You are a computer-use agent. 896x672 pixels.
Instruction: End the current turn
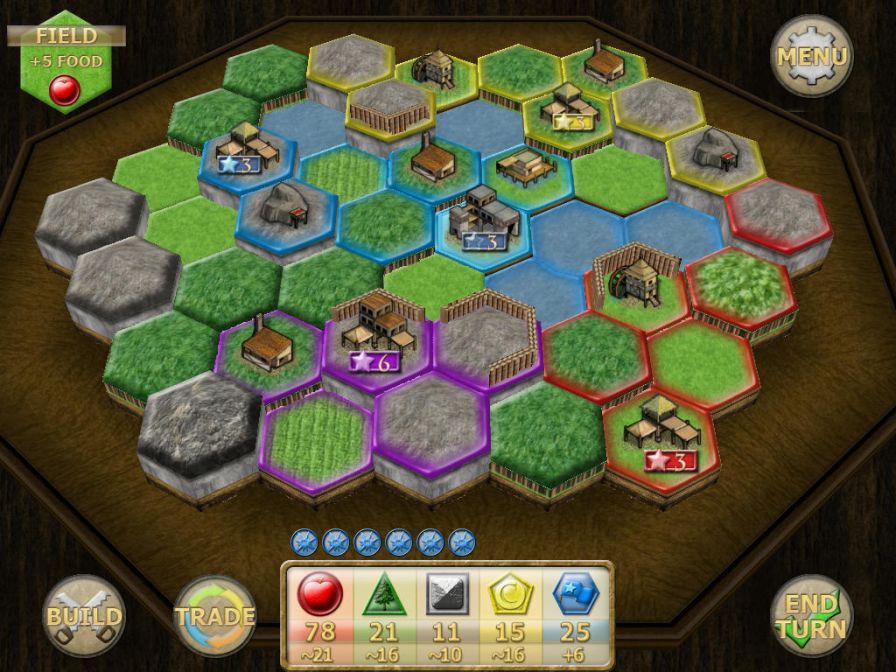coord(811,616)
